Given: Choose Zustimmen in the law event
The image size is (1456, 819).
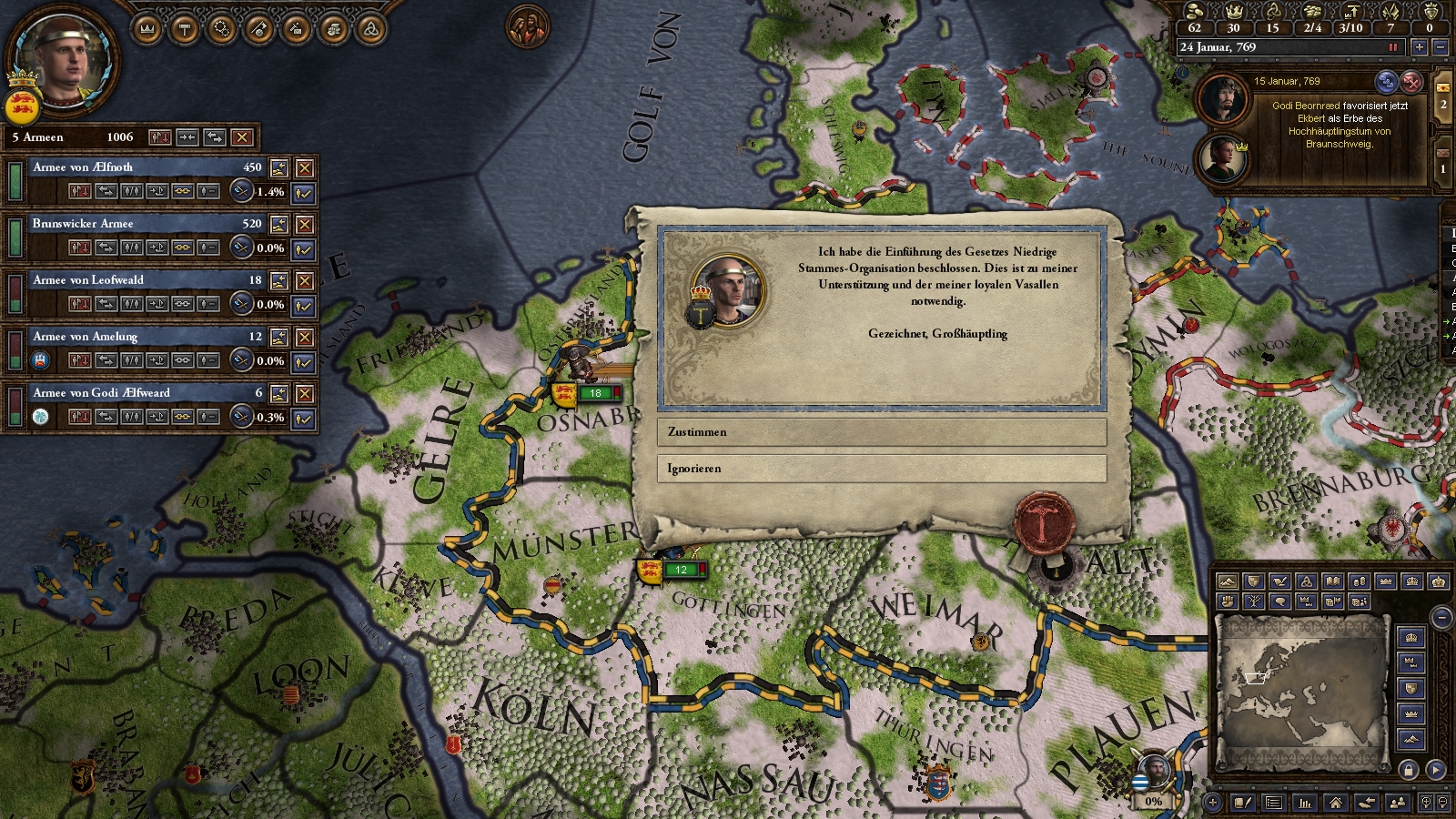Looking at the screenshot, I should 881,432.
